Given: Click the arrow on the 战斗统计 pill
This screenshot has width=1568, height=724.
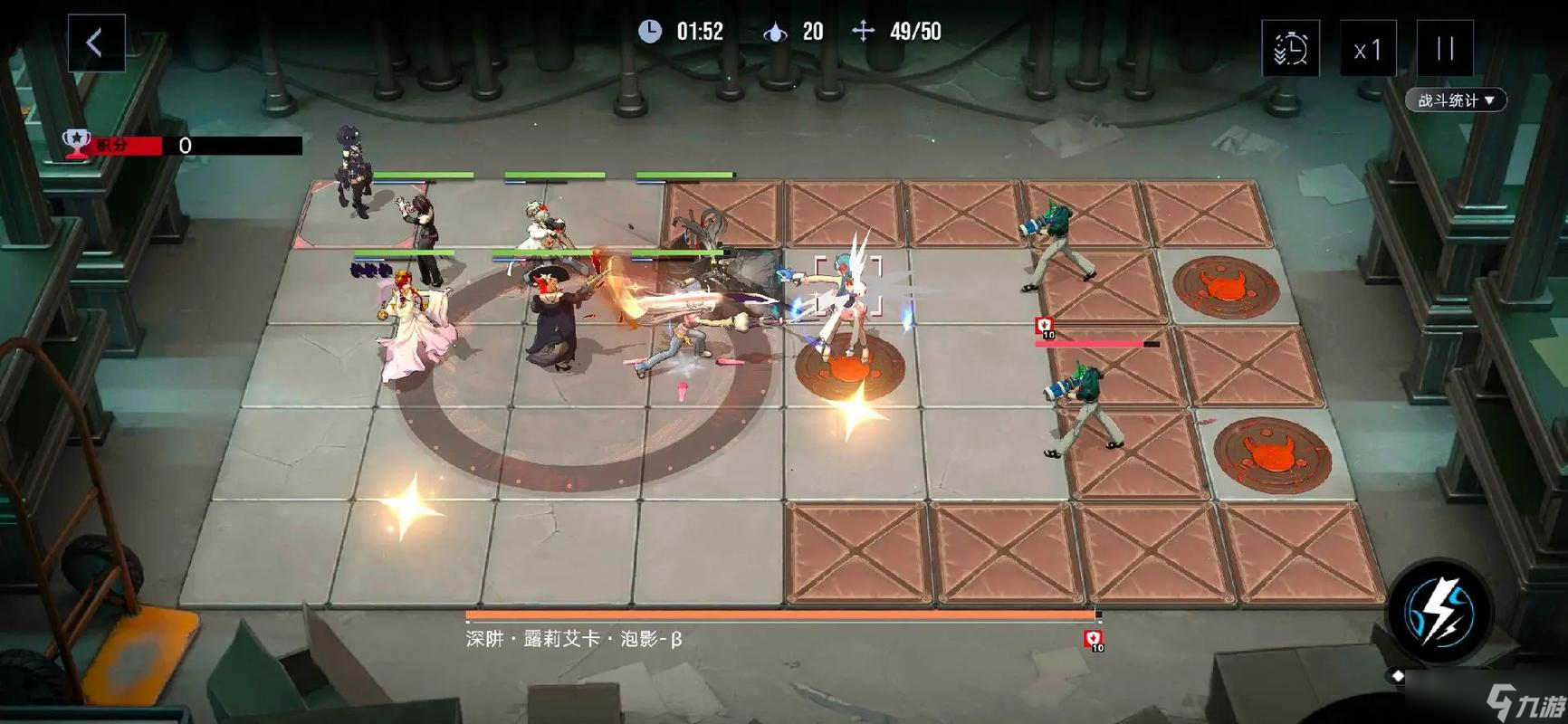Looking at the screenshot, I should 1490,100.
